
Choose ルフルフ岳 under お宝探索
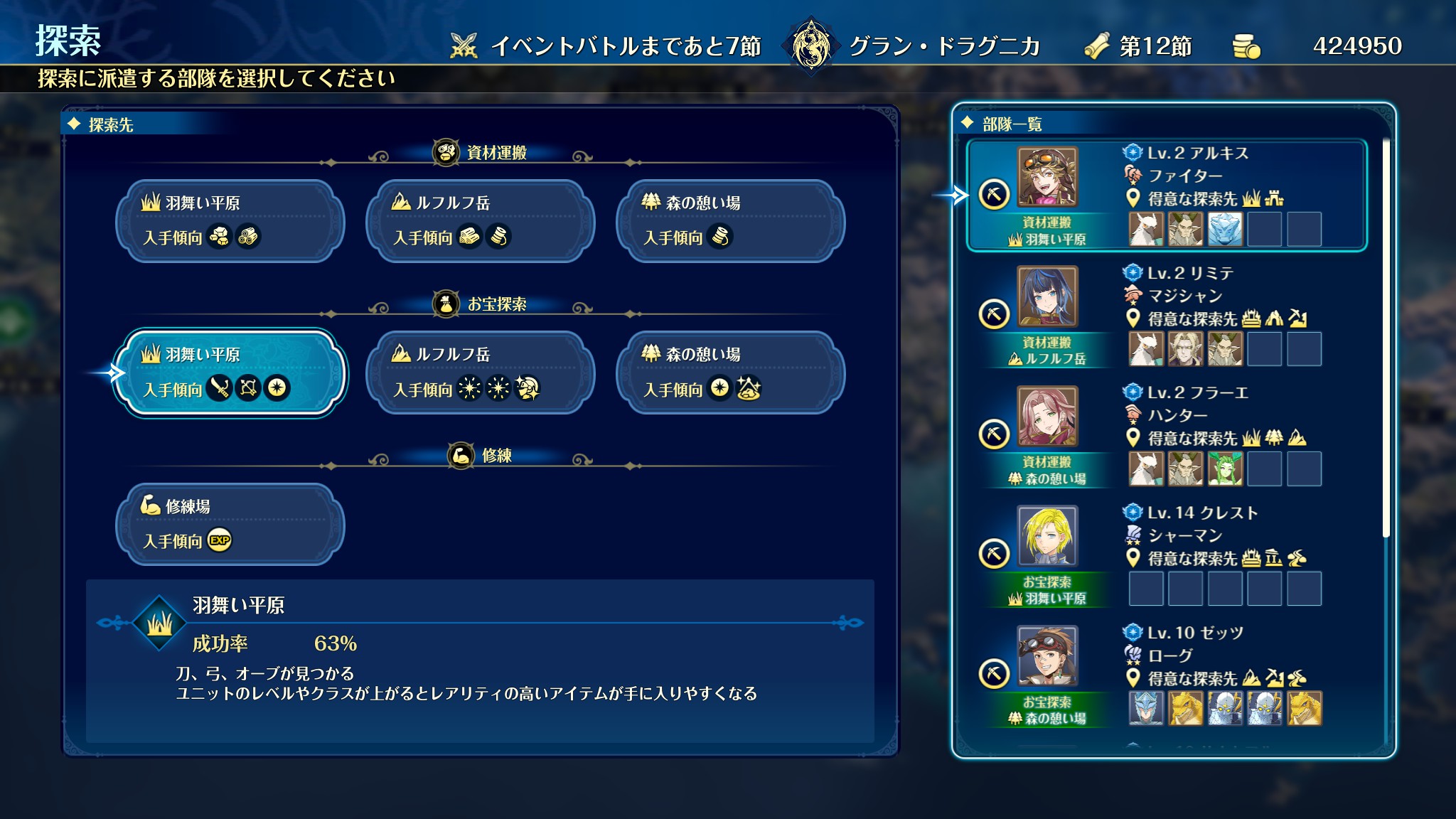click(x=480, y=373)
